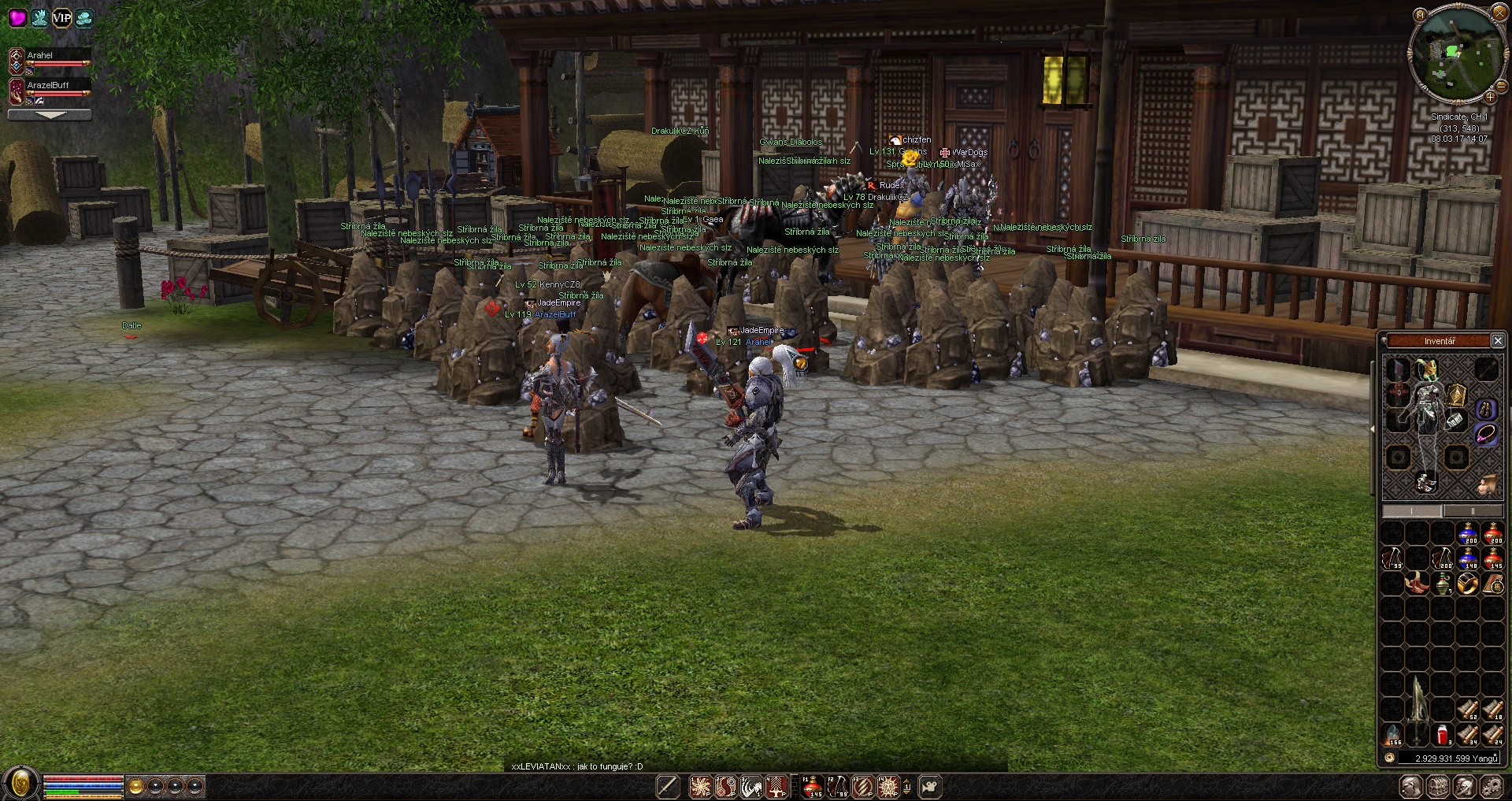Close the Inventář window
Viewport: 1512px width, 801px height.
point(1498,341)
